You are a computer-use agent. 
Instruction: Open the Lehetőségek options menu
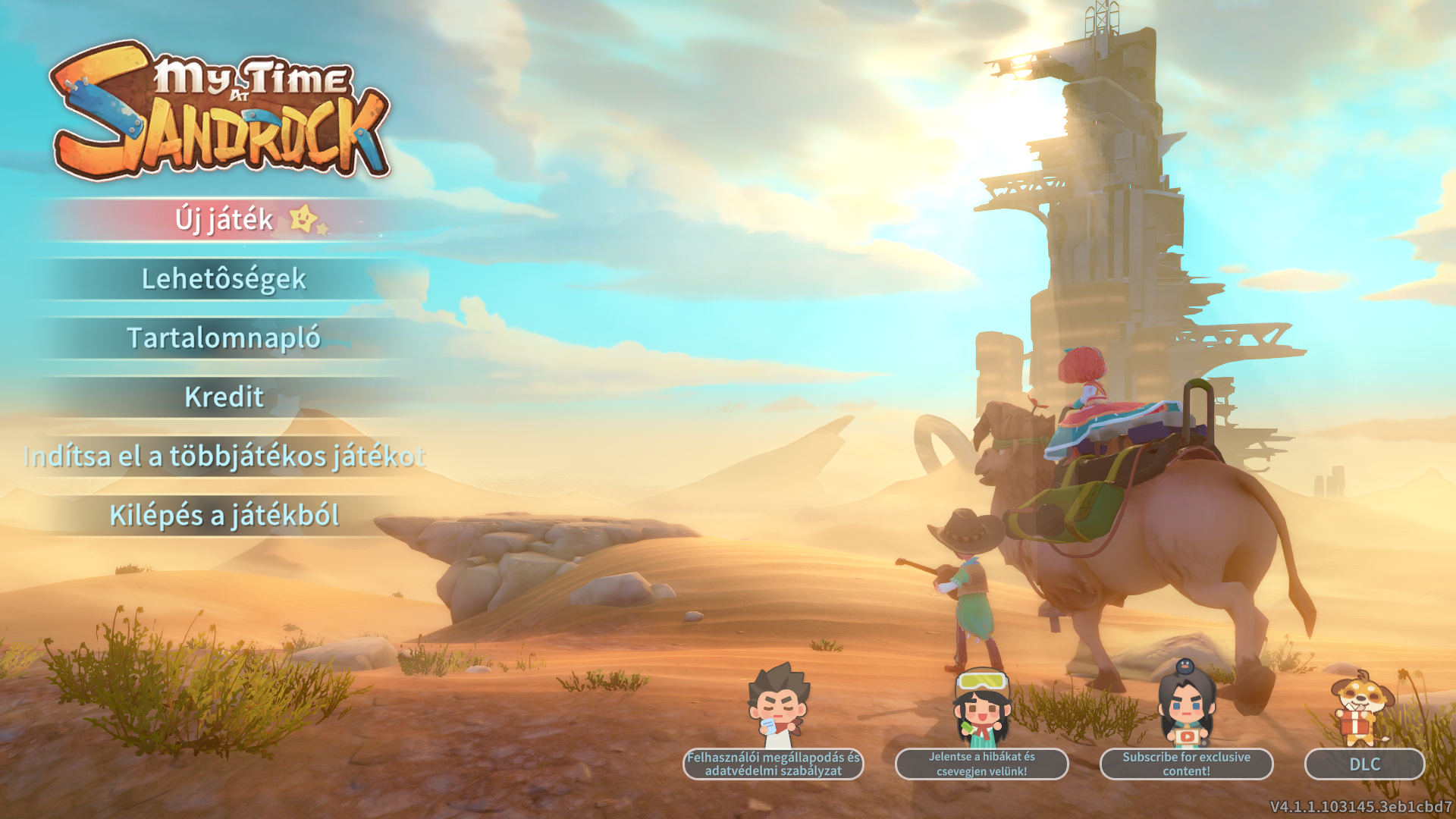point(224,279)
